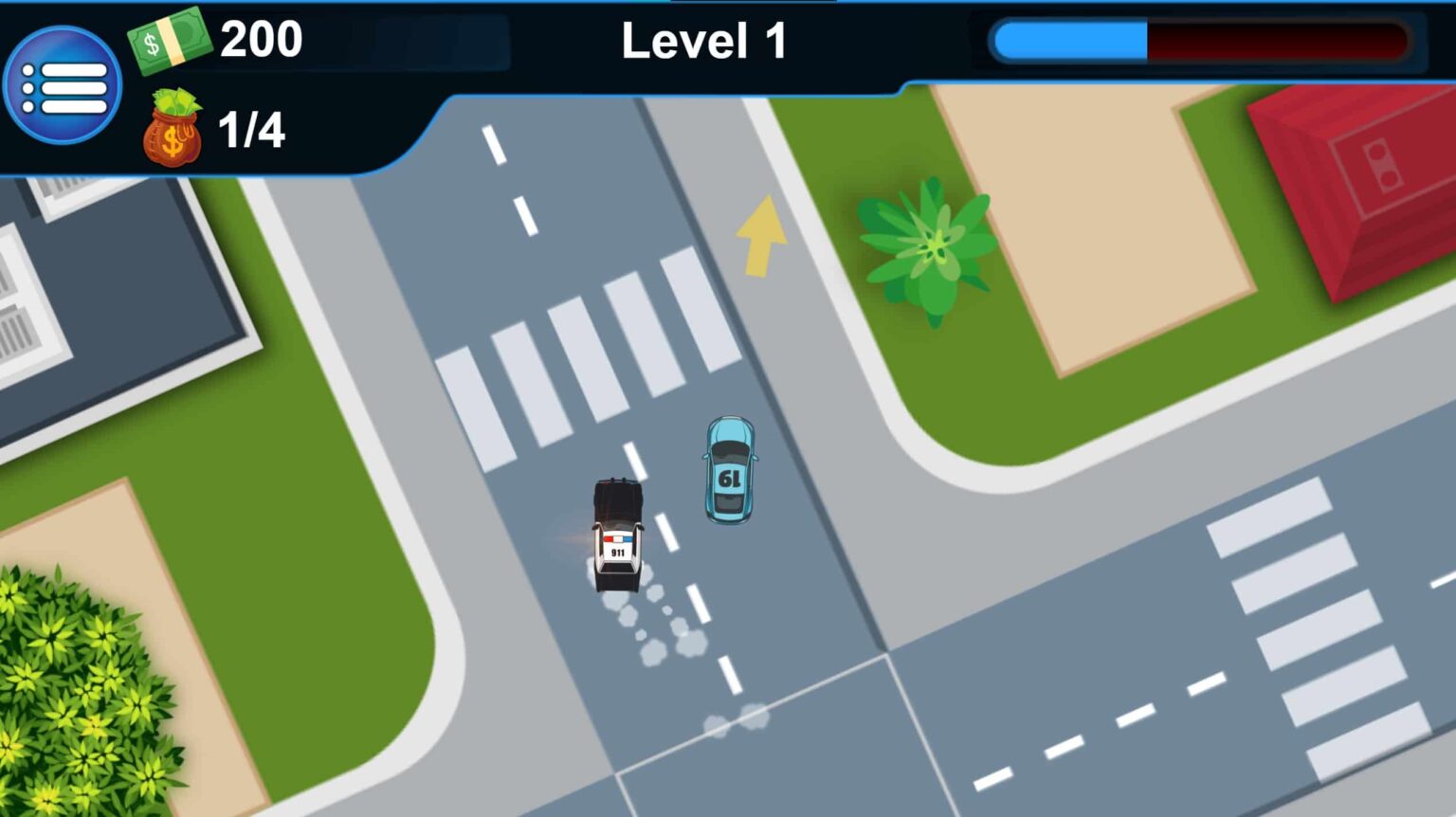1456x817 pixels.
Task: Select the blue car numbered 19
Action: pos(727,469)
